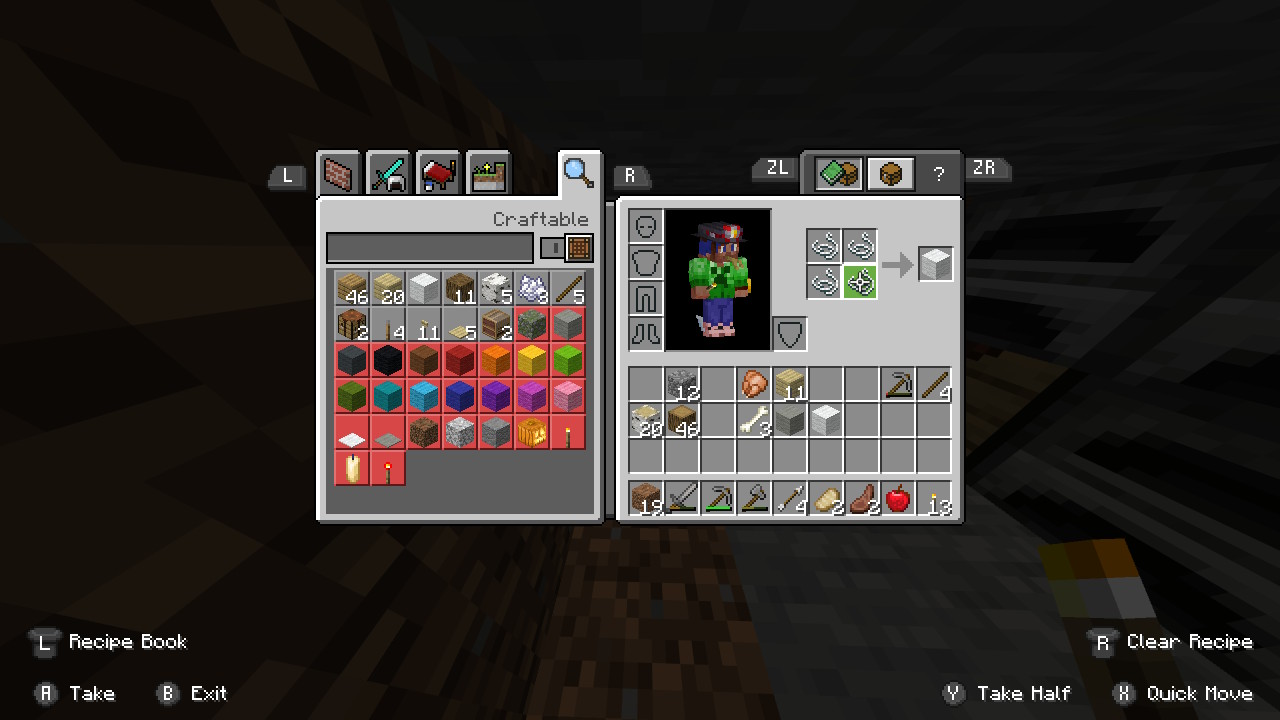Select the magnifying glass search tab

[x=579, y=173]
